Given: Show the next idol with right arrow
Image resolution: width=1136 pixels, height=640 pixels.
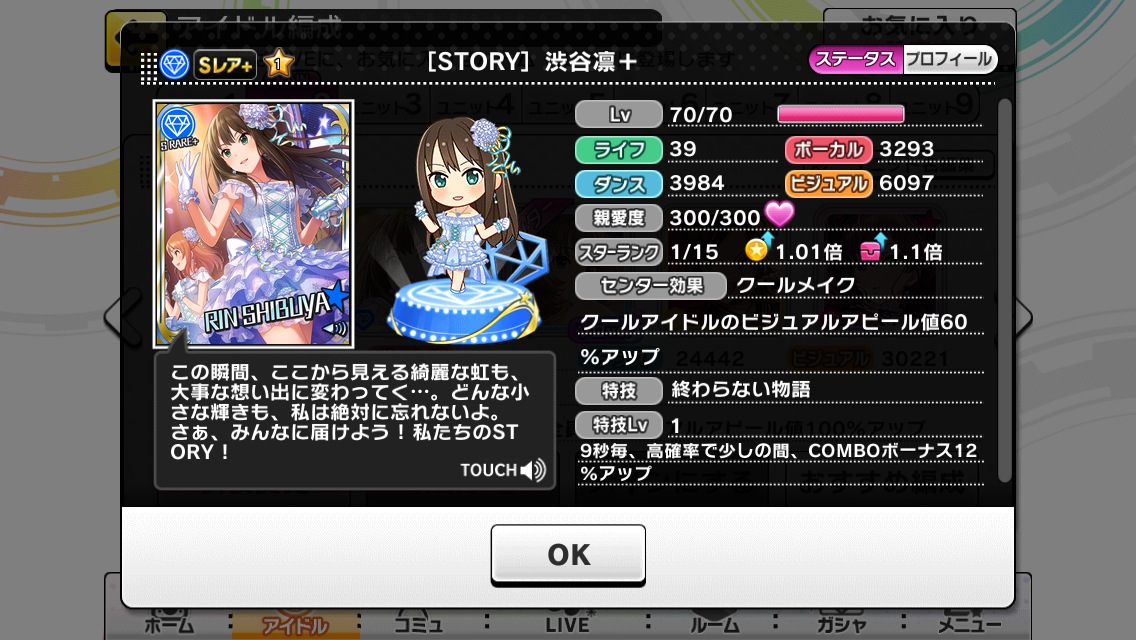Looking at the screenshot, I should click(x=1022, y=318).
